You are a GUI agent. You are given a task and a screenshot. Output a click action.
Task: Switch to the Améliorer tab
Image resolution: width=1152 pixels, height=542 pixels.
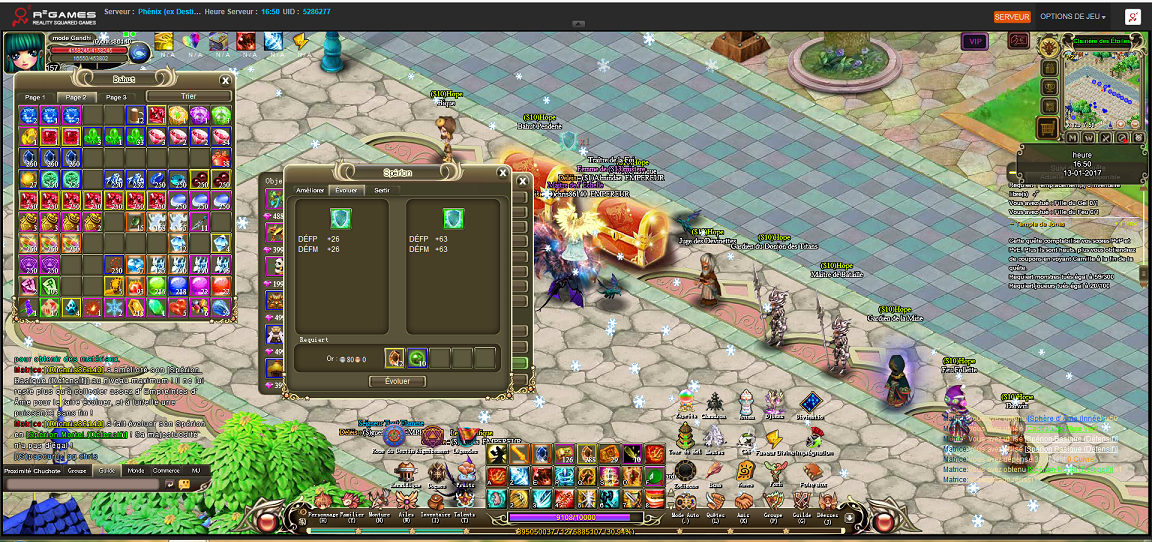311,190
